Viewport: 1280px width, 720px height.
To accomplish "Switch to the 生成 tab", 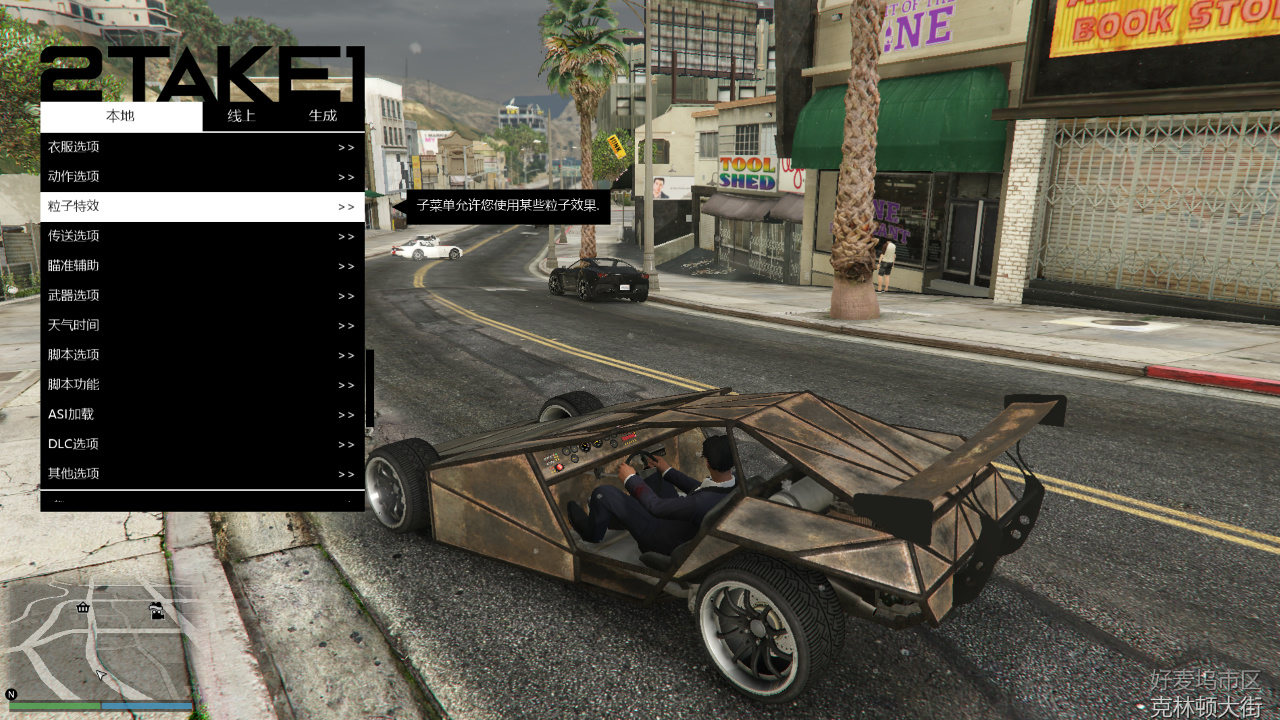I will pyautogui.click(x=322, y=116).
